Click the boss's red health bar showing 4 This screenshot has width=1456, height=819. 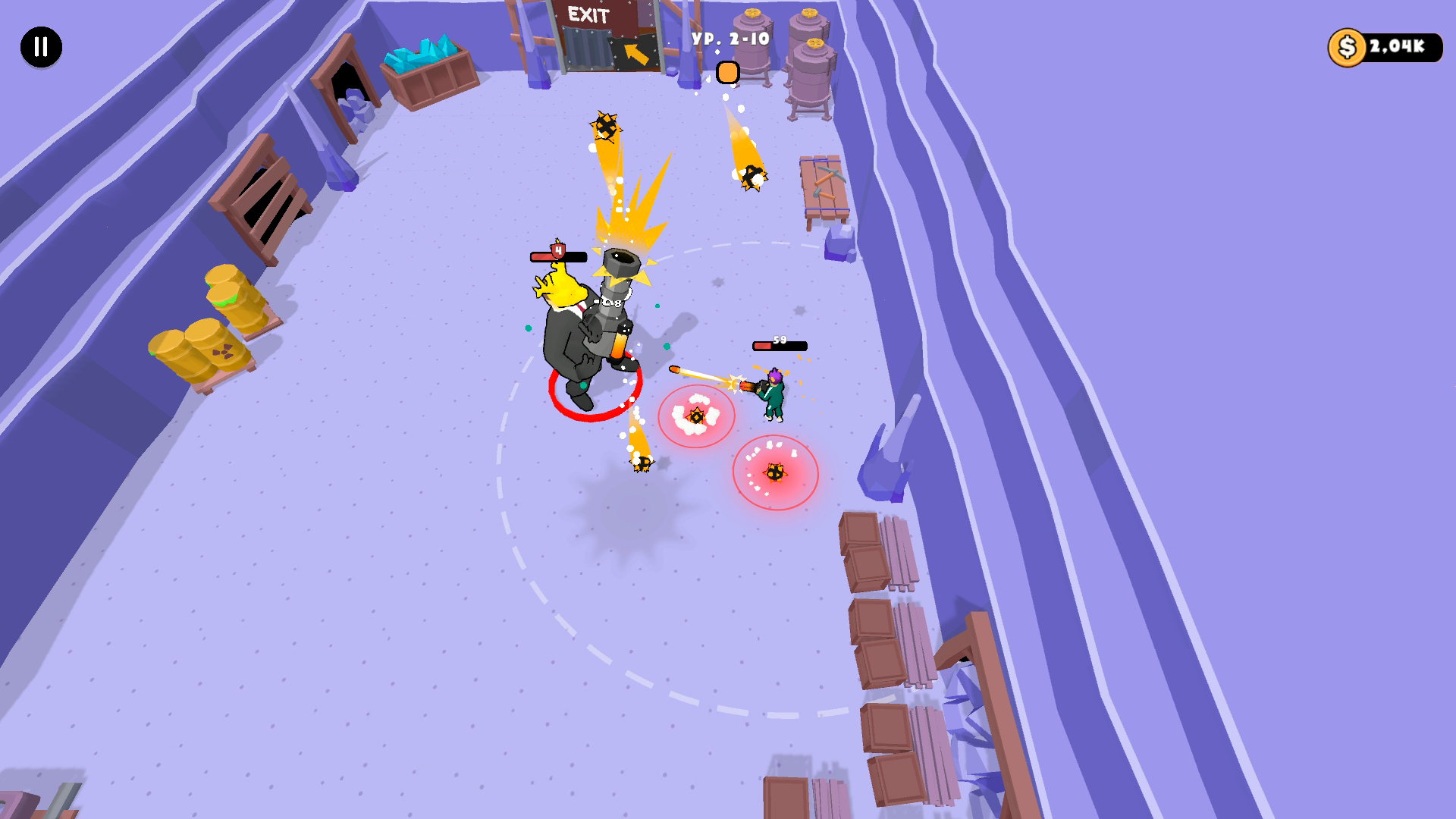(x=559, y=256)
